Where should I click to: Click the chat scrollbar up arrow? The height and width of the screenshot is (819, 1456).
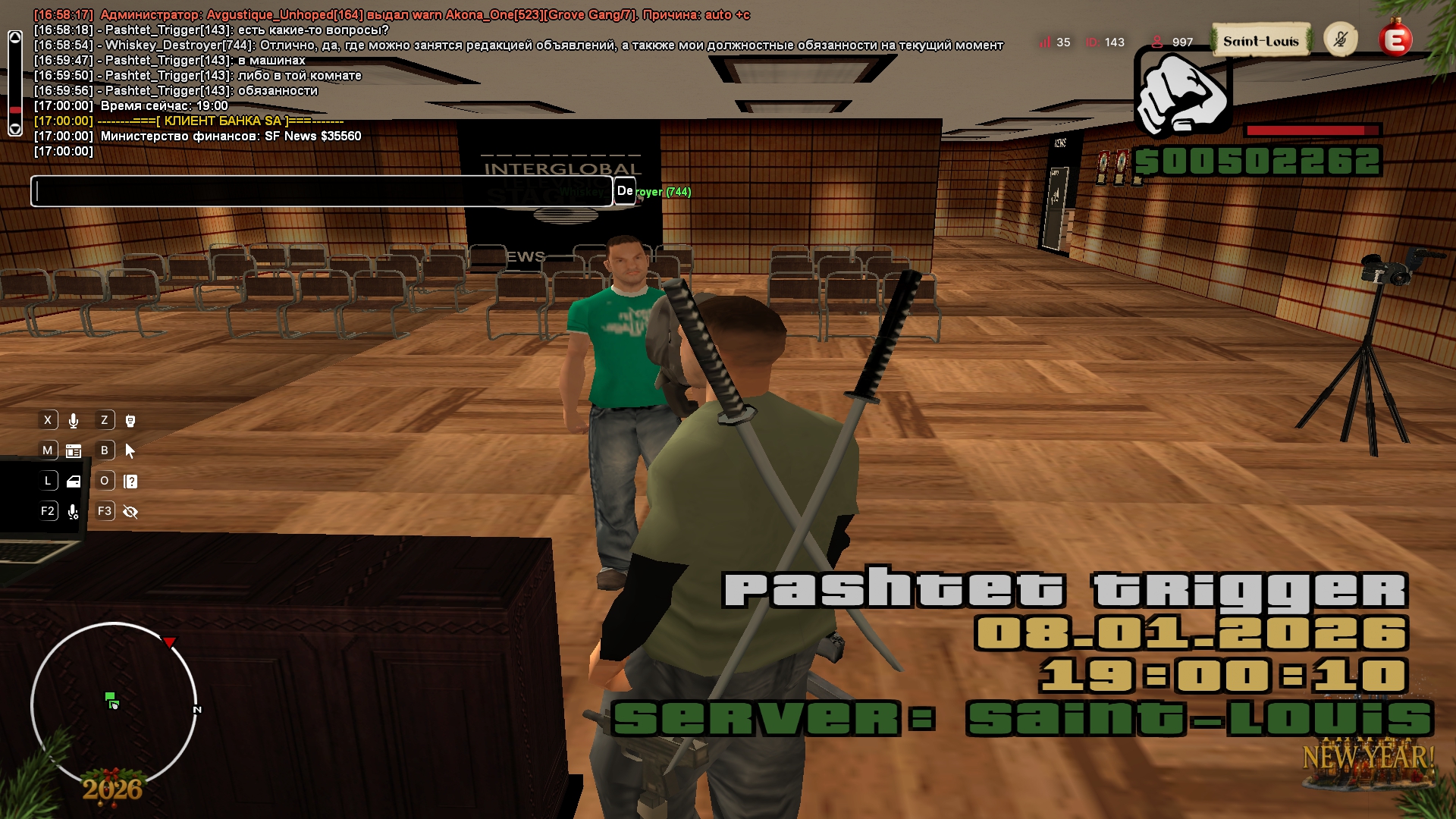pos(15,37)
